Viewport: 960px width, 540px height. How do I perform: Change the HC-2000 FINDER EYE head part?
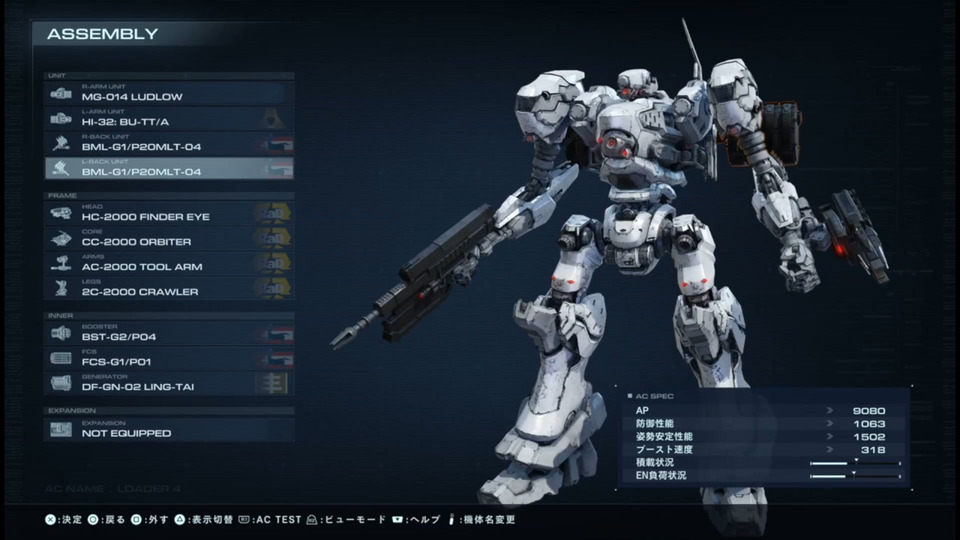(x=168, y=214)
